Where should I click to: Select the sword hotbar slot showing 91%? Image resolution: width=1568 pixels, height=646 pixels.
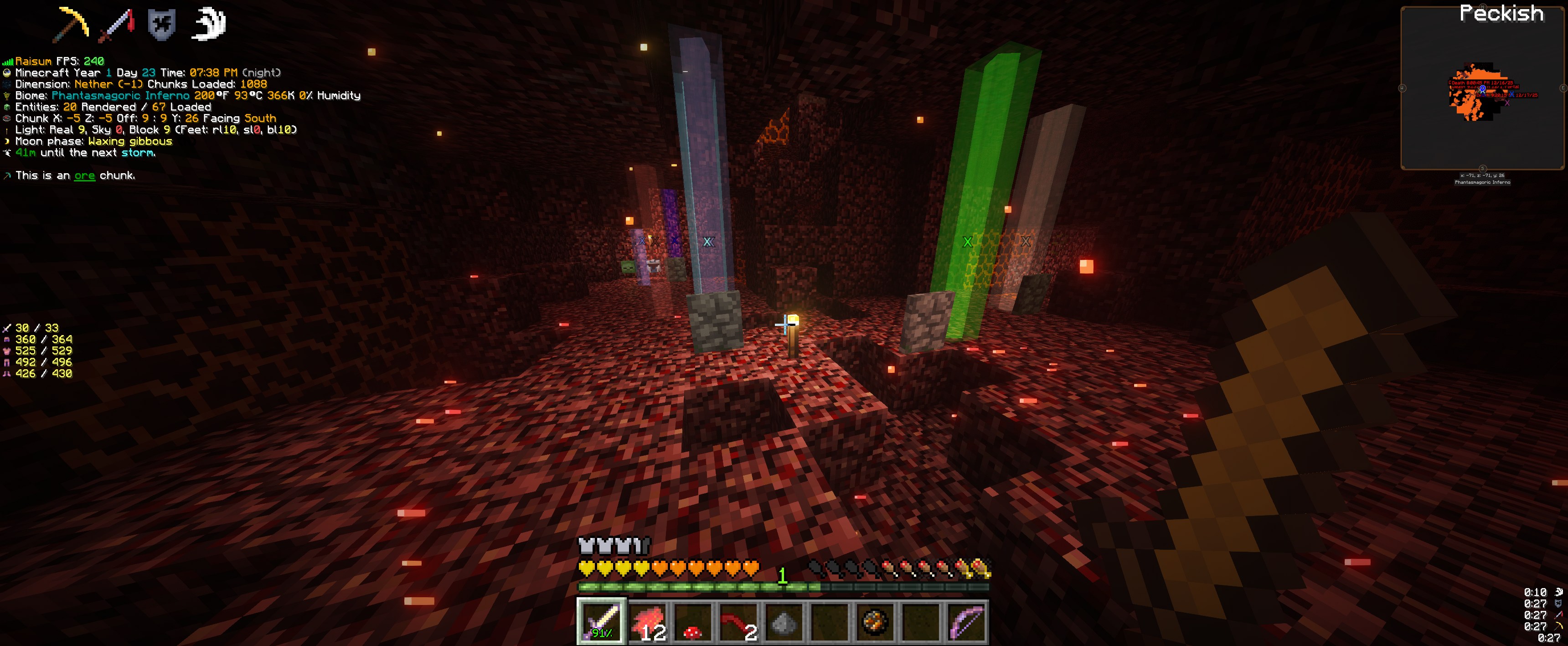tap(601, 622)
